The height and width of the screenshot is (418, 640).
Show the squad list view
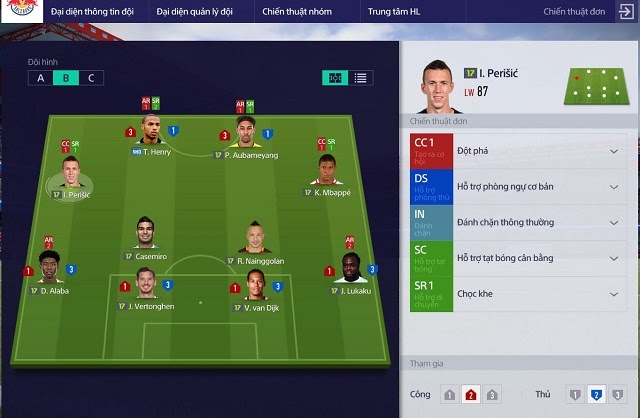pos(360,78)
